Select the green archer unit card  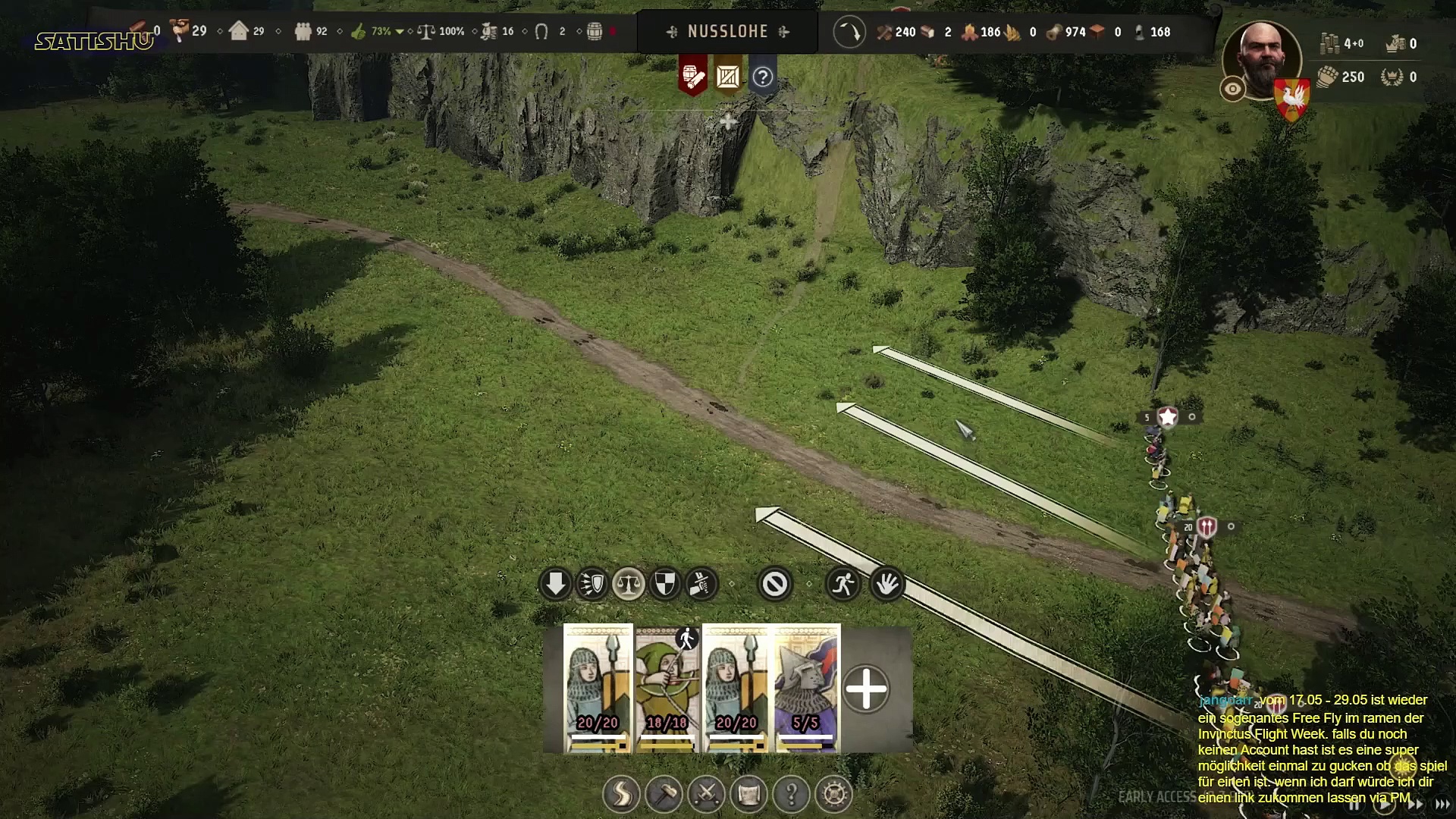click(x=667, y=687)
